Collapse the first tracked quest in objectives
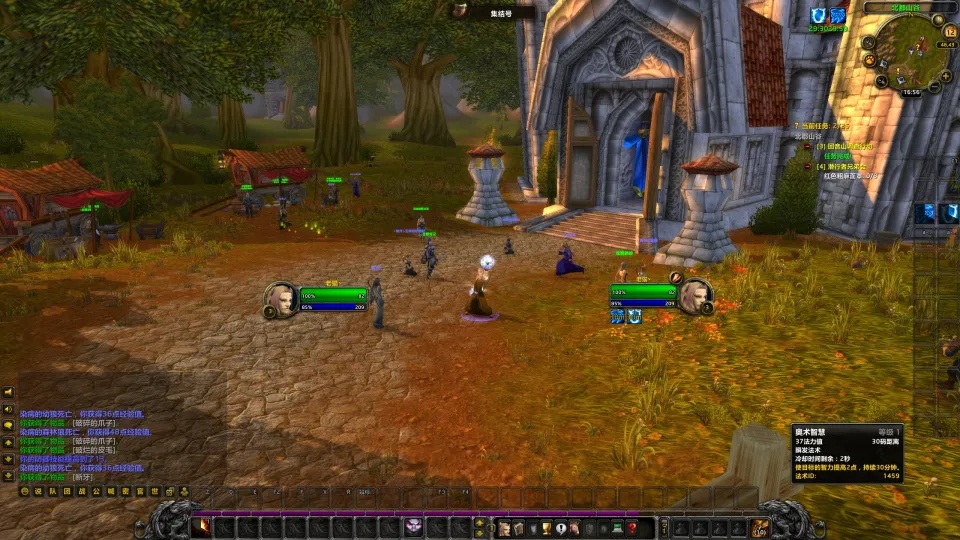Viewport: 960px width, 540px height. [x=808, y=146]
